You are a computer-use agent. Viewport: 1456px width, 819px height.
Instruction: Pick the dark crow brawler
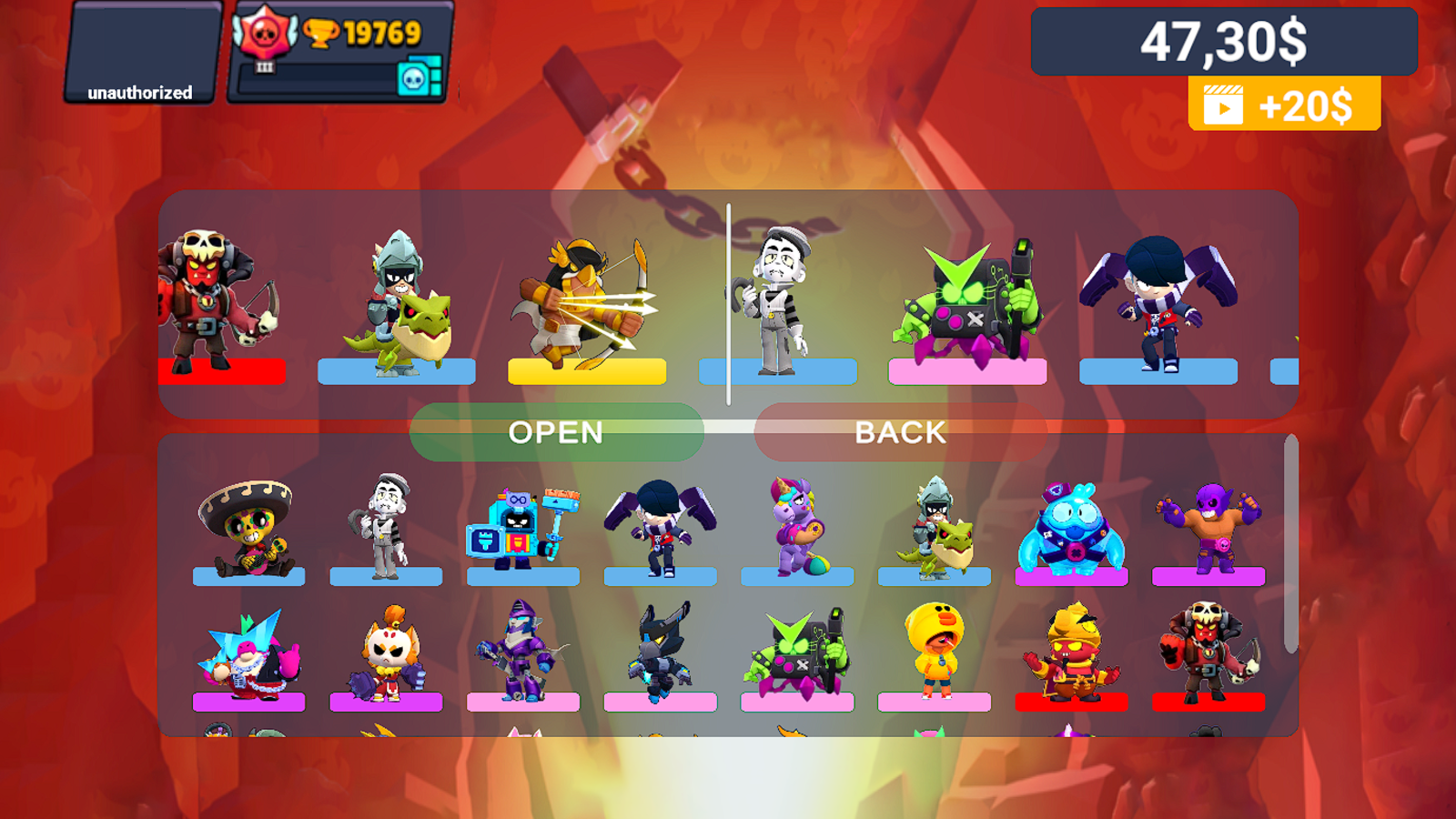click(x=661, y=651)
